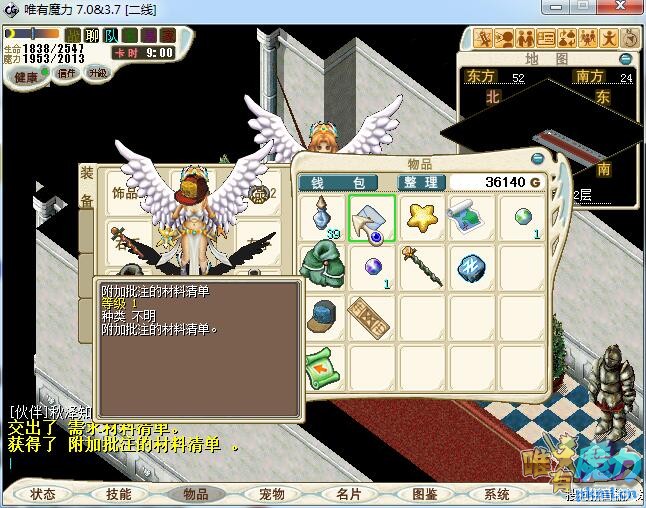Viewport: 646px width, 508px height.
Task: Click the 健康 health button
Action: click(26, 77)
